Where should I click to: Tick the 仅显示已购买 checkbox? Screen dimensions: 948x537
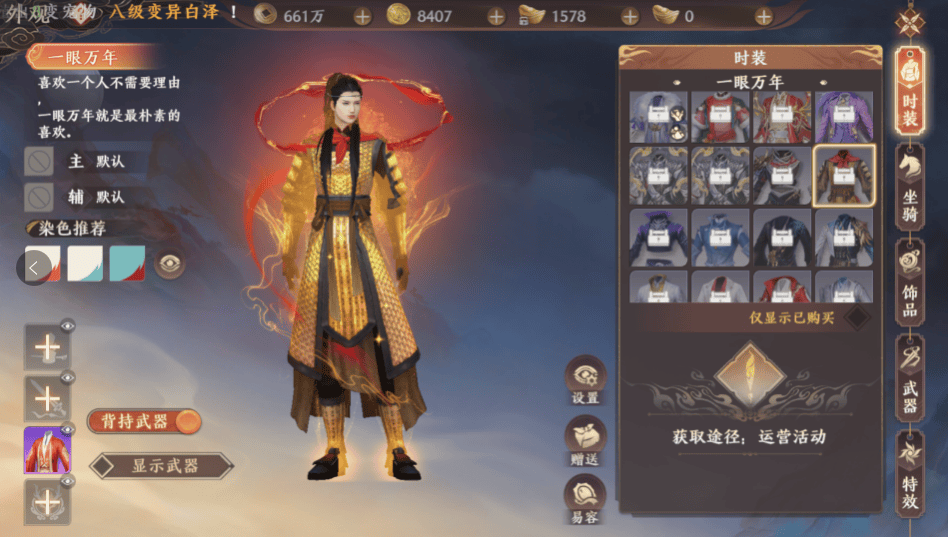tap(856, 318)
